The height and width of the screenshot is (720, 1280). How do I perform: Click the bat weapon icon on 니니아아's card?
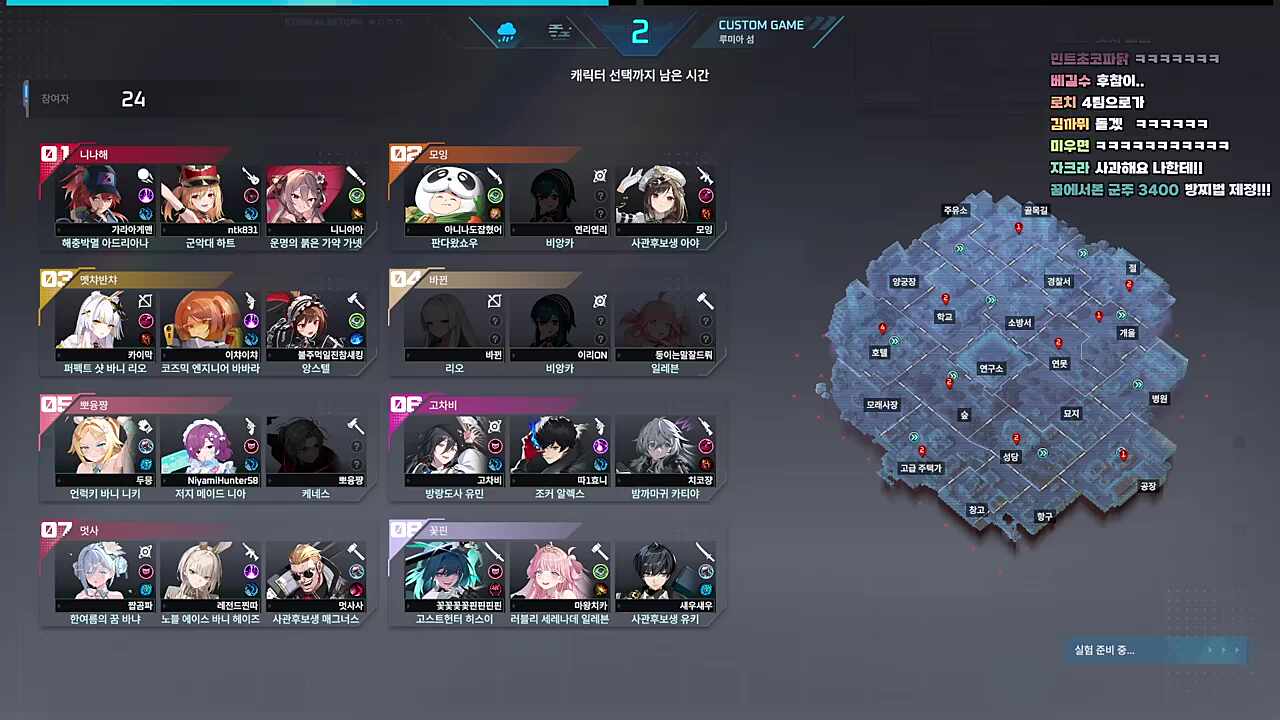pos(356,176)
